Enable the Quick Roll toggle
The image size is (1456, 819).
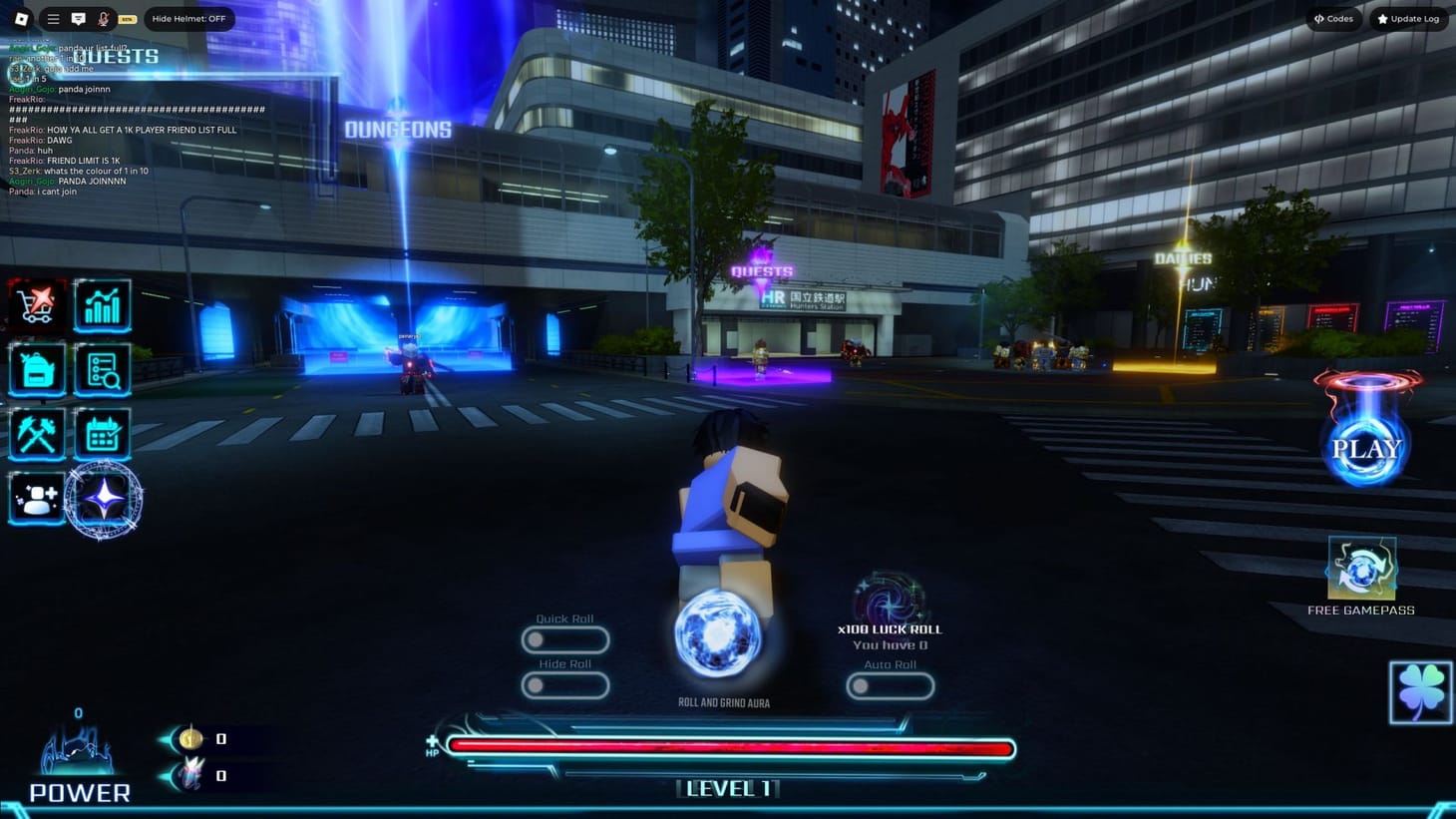(x=565, y=640)
